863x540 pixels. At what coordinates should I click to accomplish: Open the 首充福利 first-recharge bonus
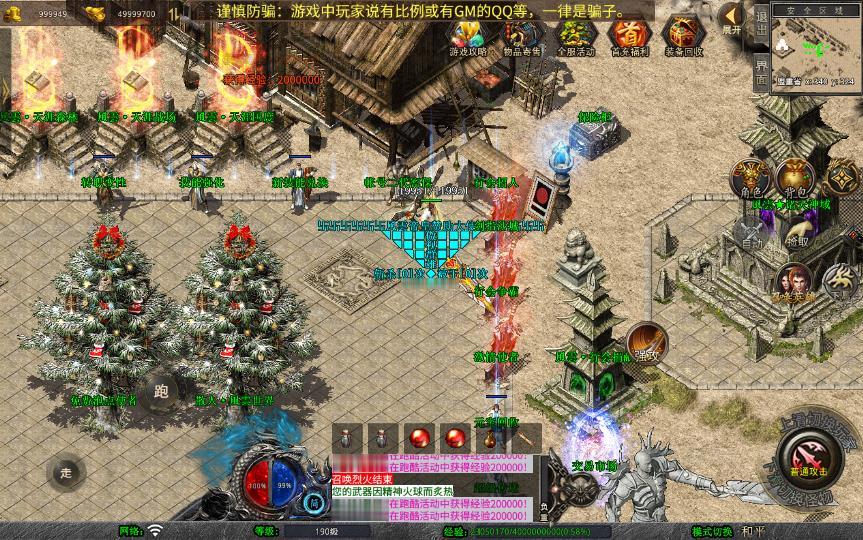click(629, 37)
